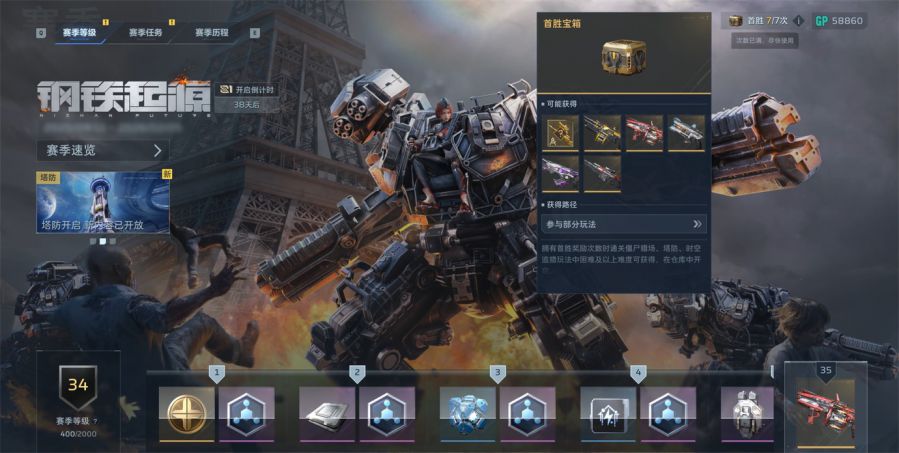Switch to the 赛季历程 tab

point(211,33)
